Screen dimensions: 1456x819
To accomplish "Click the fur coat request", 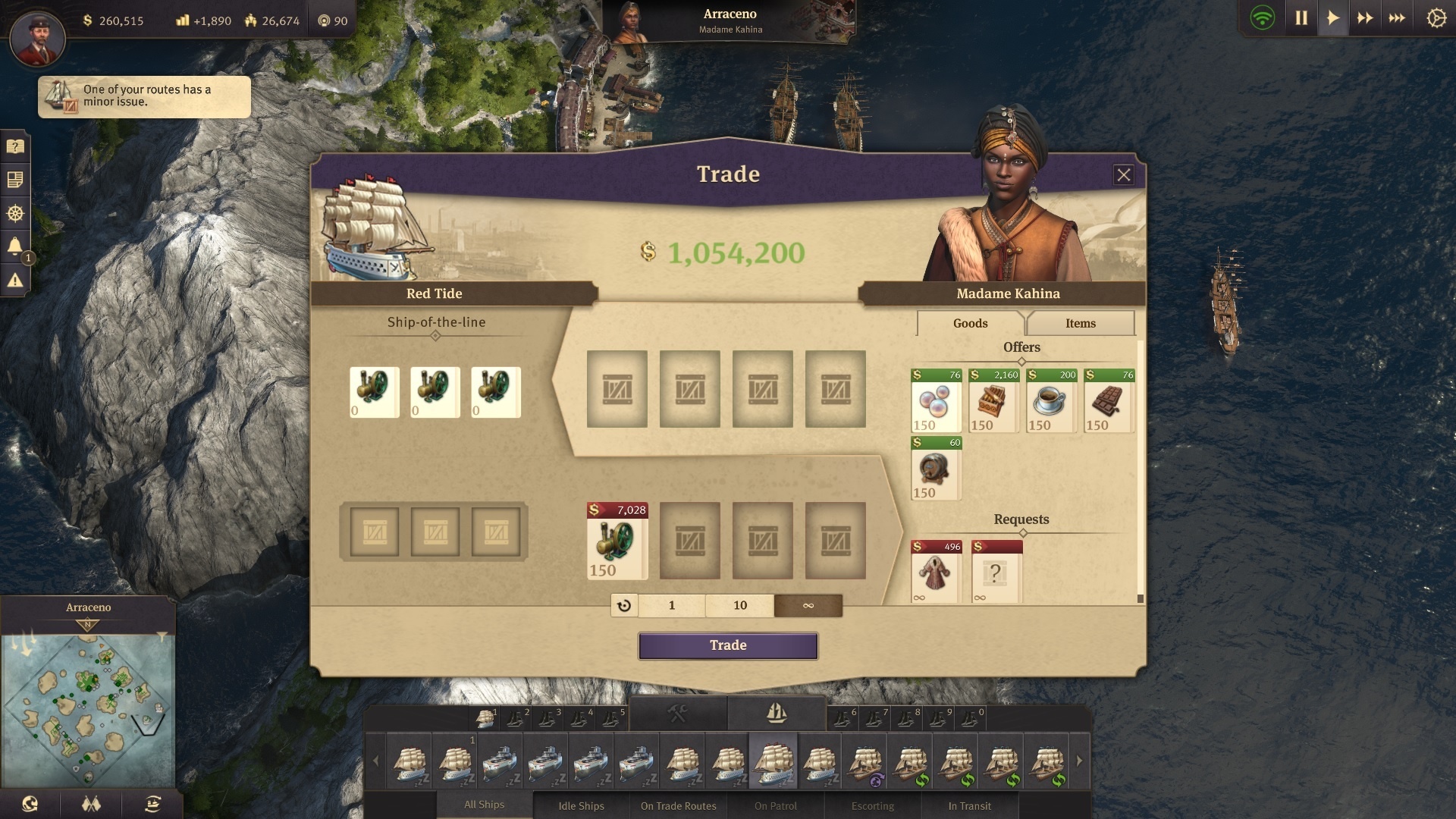I will tap(936, 573).
